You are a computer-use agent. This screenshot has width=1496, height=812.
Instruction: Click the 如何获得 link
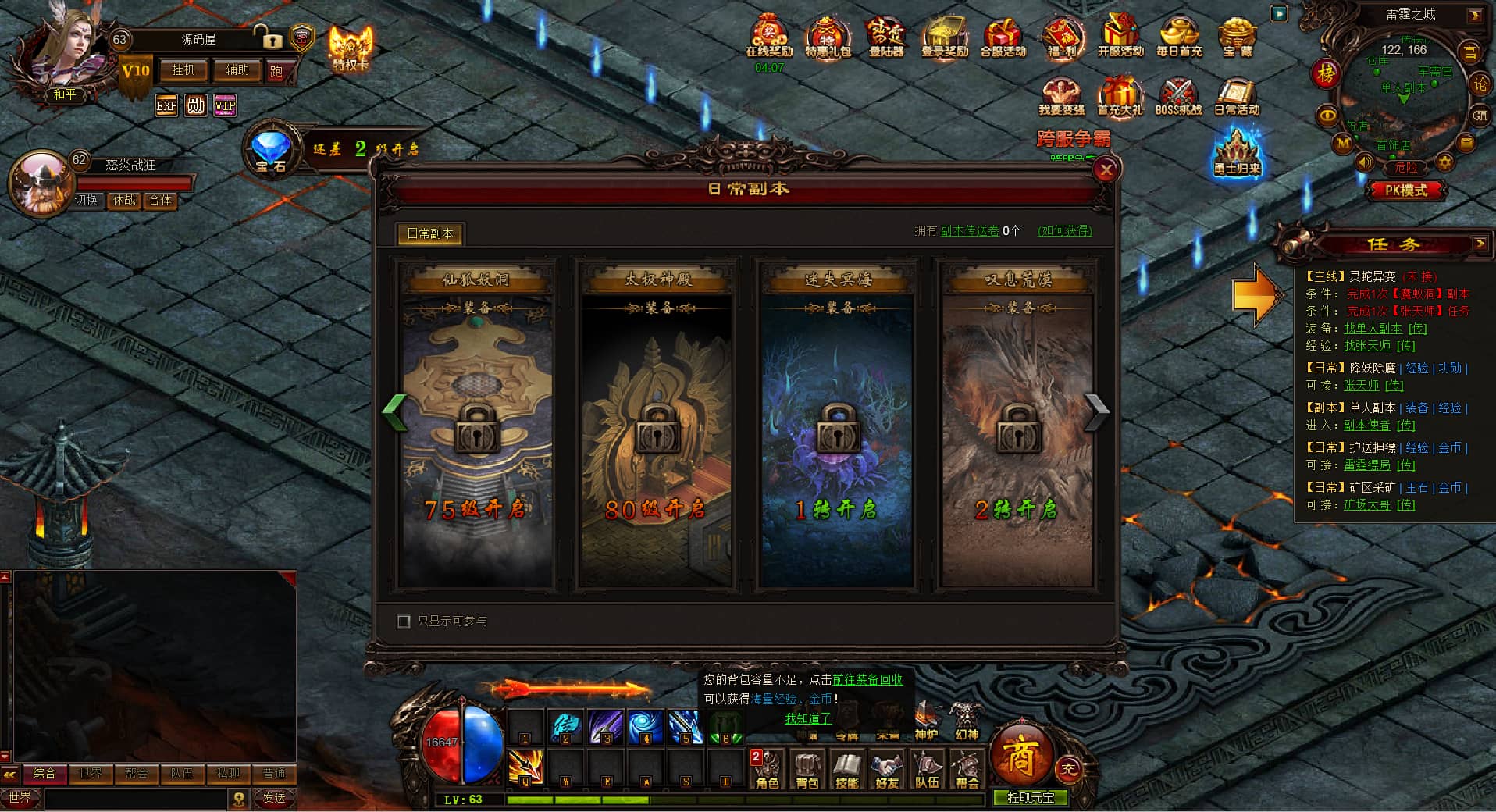[1064, 231]
